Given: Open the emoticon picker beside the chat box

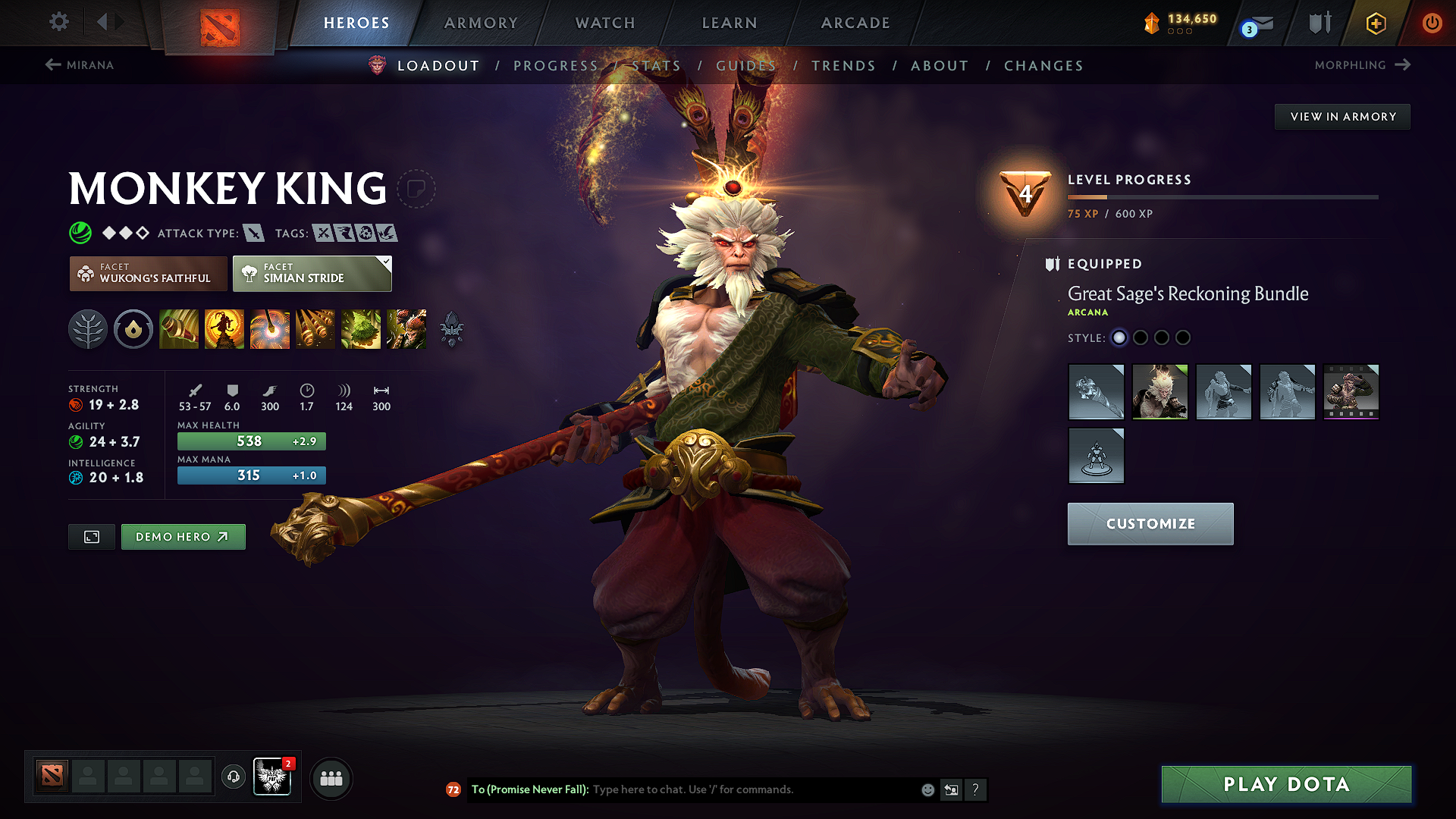Looking at the screenshot, I should [x=927, y=789].
